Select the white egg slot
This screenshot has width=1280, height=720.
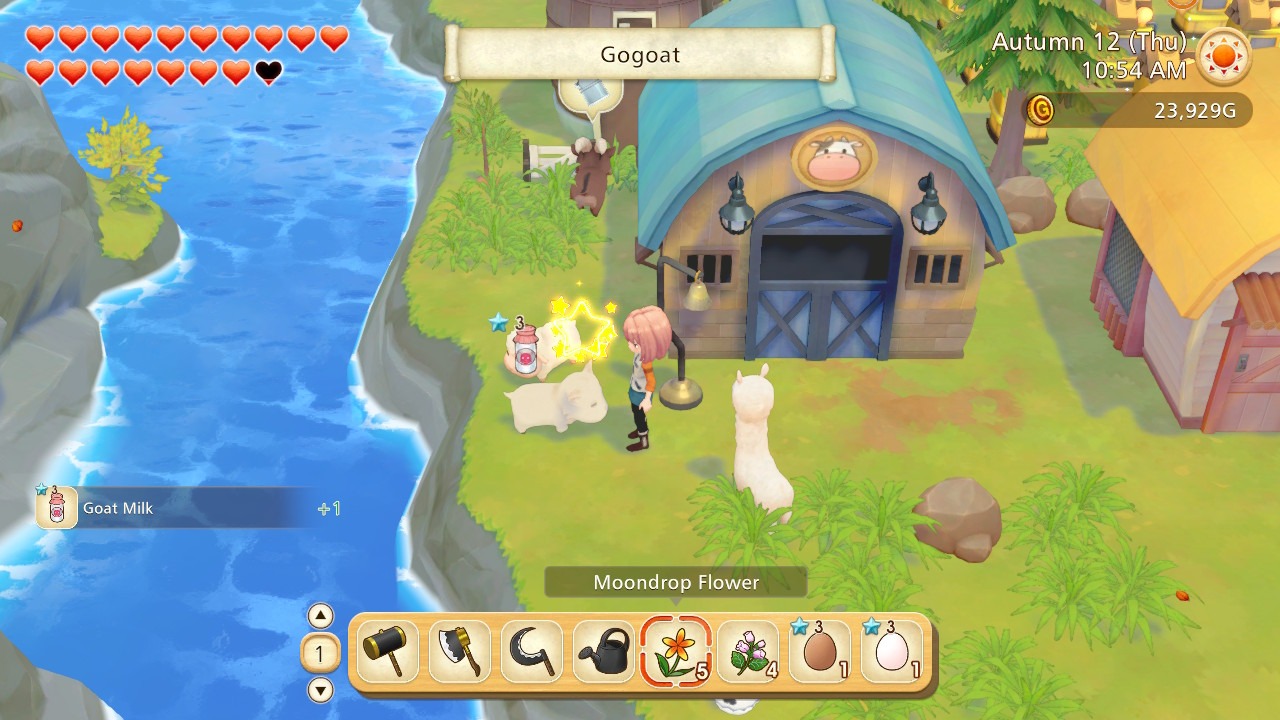(892, 652)
